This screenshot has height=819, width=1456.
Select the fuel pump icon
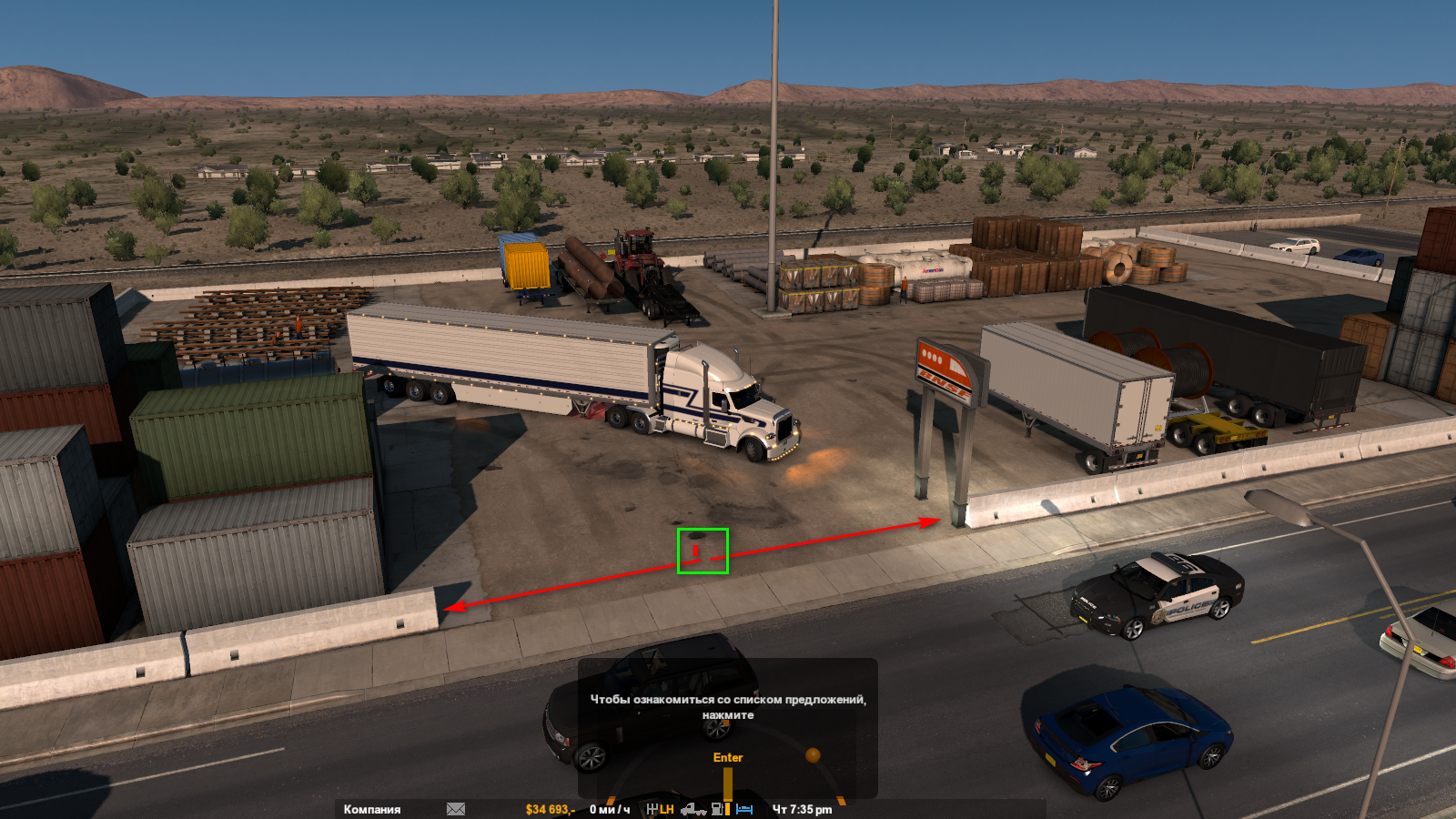tap(718, 809)
